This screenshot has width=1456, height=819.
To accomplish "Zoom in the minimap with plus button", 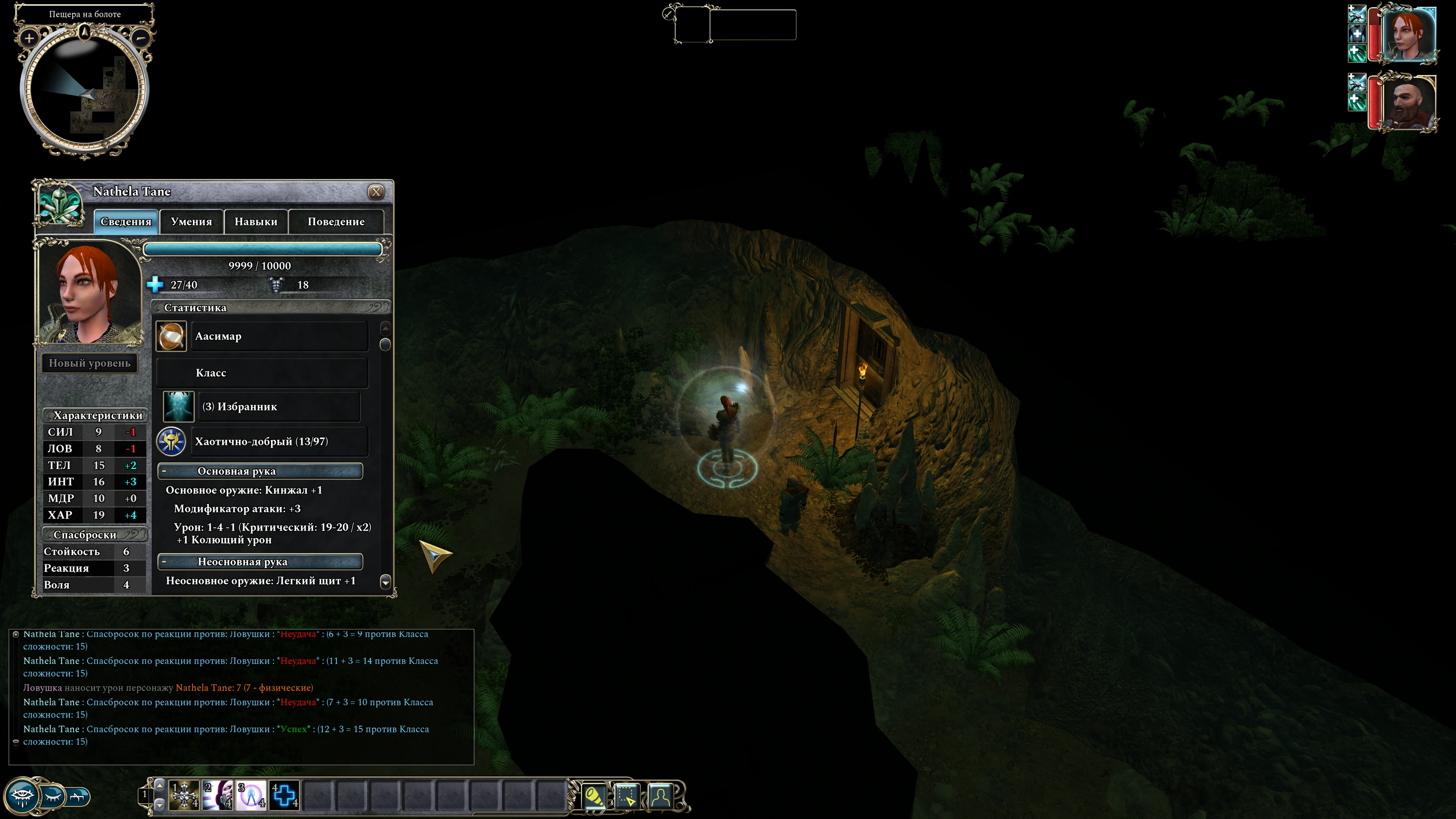I will tap(29, 38).
